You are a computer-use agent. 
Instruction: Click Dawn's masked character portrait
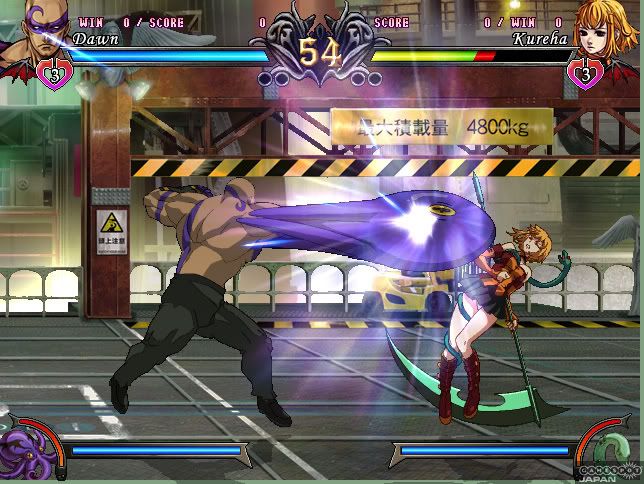tap(36, 30)
